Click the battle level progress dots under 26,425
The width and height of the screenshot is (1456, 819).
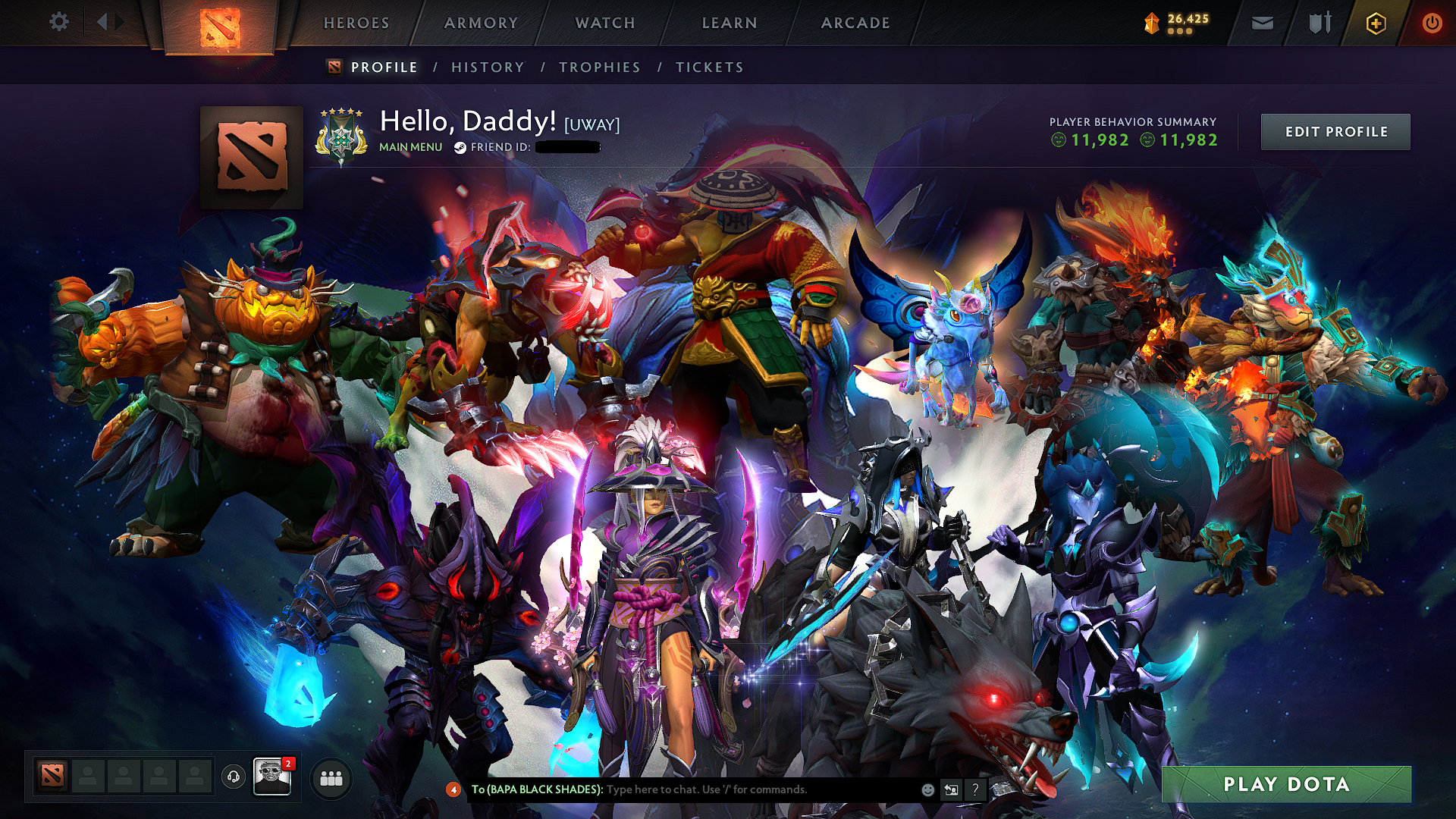[1180, 31]
